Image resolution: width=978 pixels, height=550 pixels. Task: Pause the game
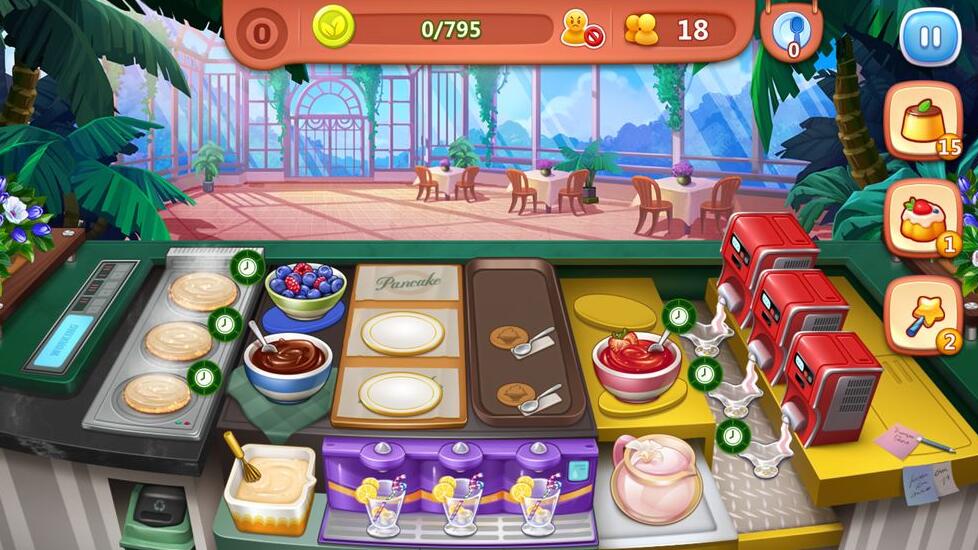point(929,38)
